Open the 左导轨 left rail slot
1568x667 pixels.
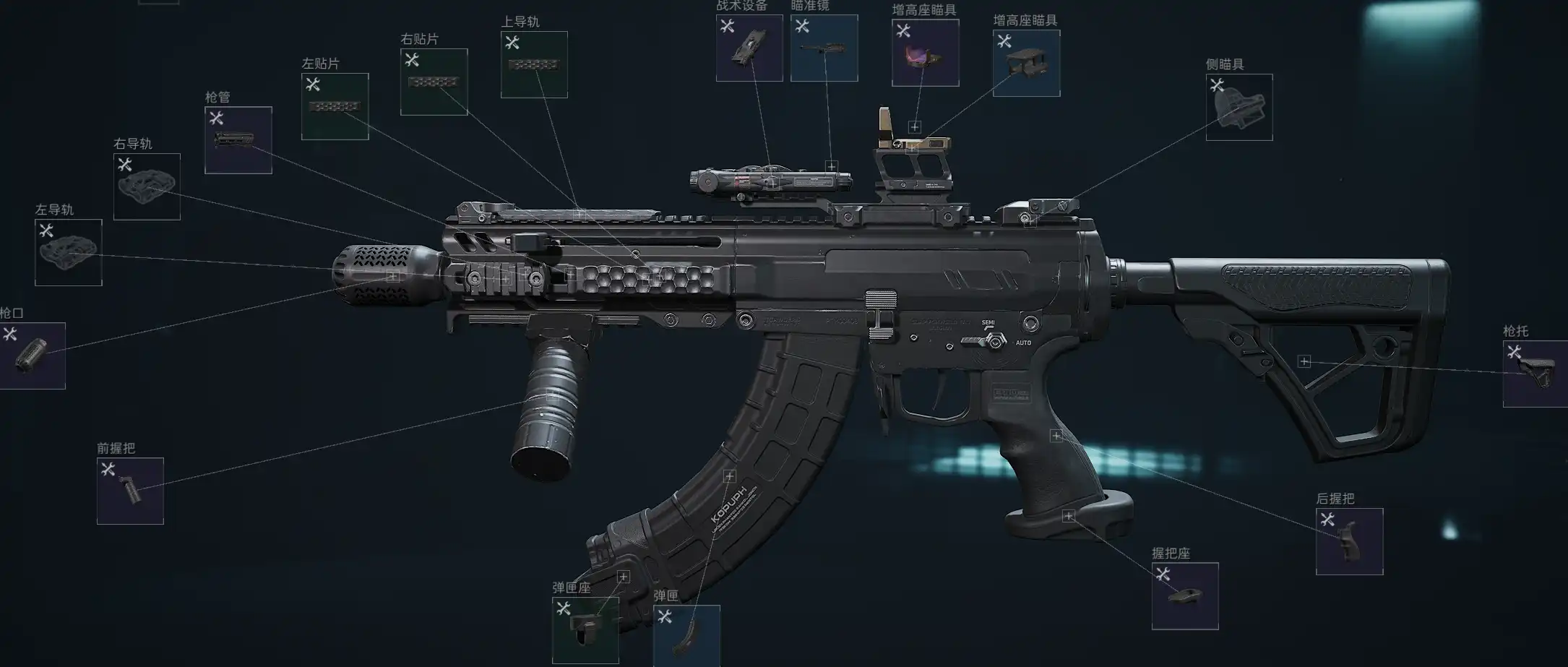click(x=68, y=252)
